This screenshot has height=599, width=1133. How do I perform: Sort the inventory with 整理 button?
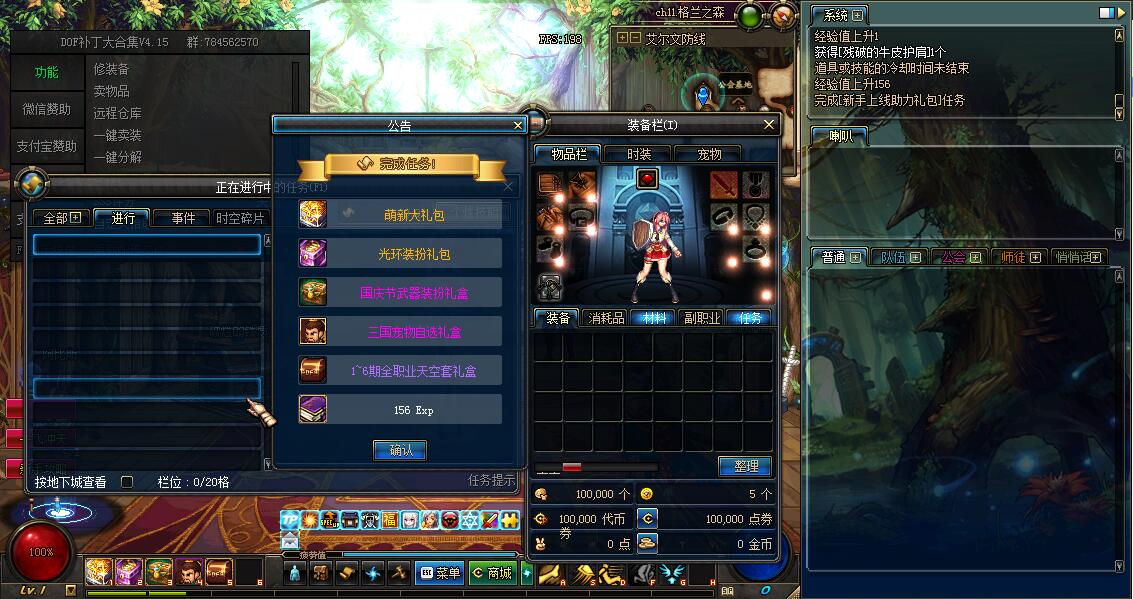pos(745,466)
